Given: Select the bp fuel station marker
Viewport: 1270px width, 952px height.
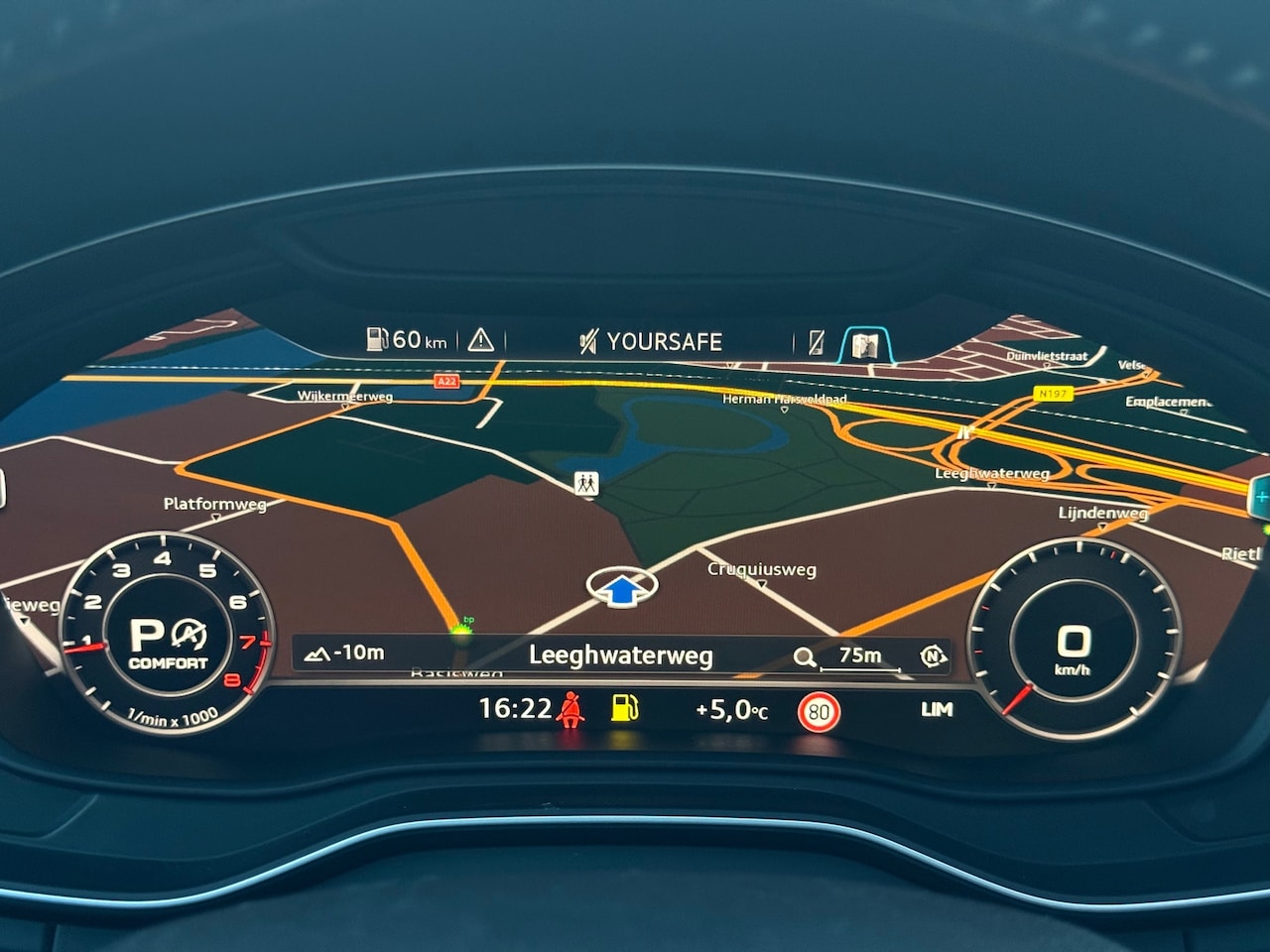Looking at the screenshot, I should (x=461, y=629).
